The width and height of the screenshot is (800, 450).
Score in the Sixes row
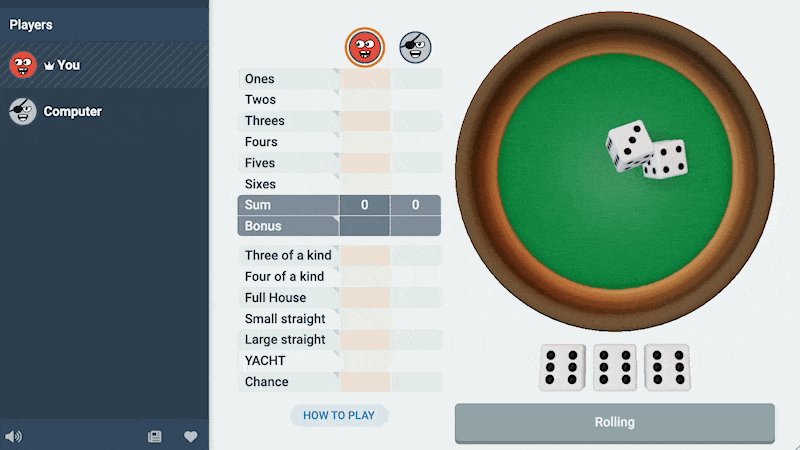364,184
